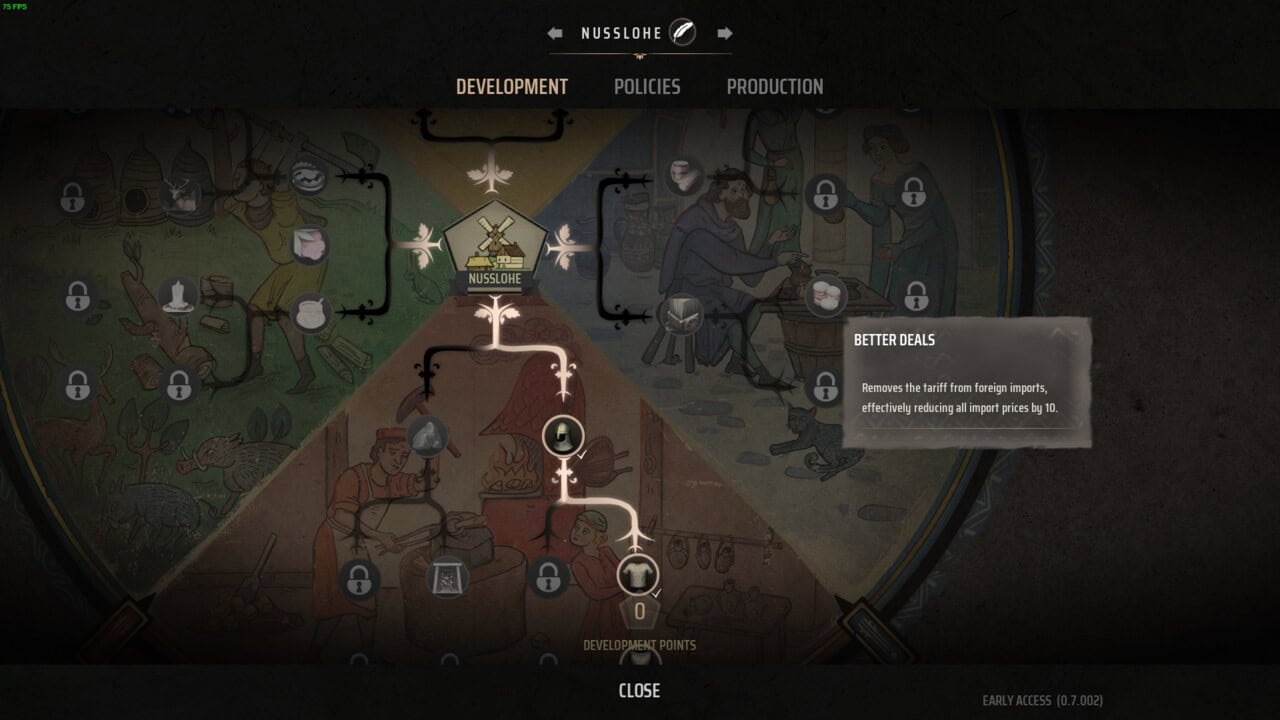Select the Better Deals coin stack node
1280x720 pixels.
pyautogui.click(x=826, y=295)
